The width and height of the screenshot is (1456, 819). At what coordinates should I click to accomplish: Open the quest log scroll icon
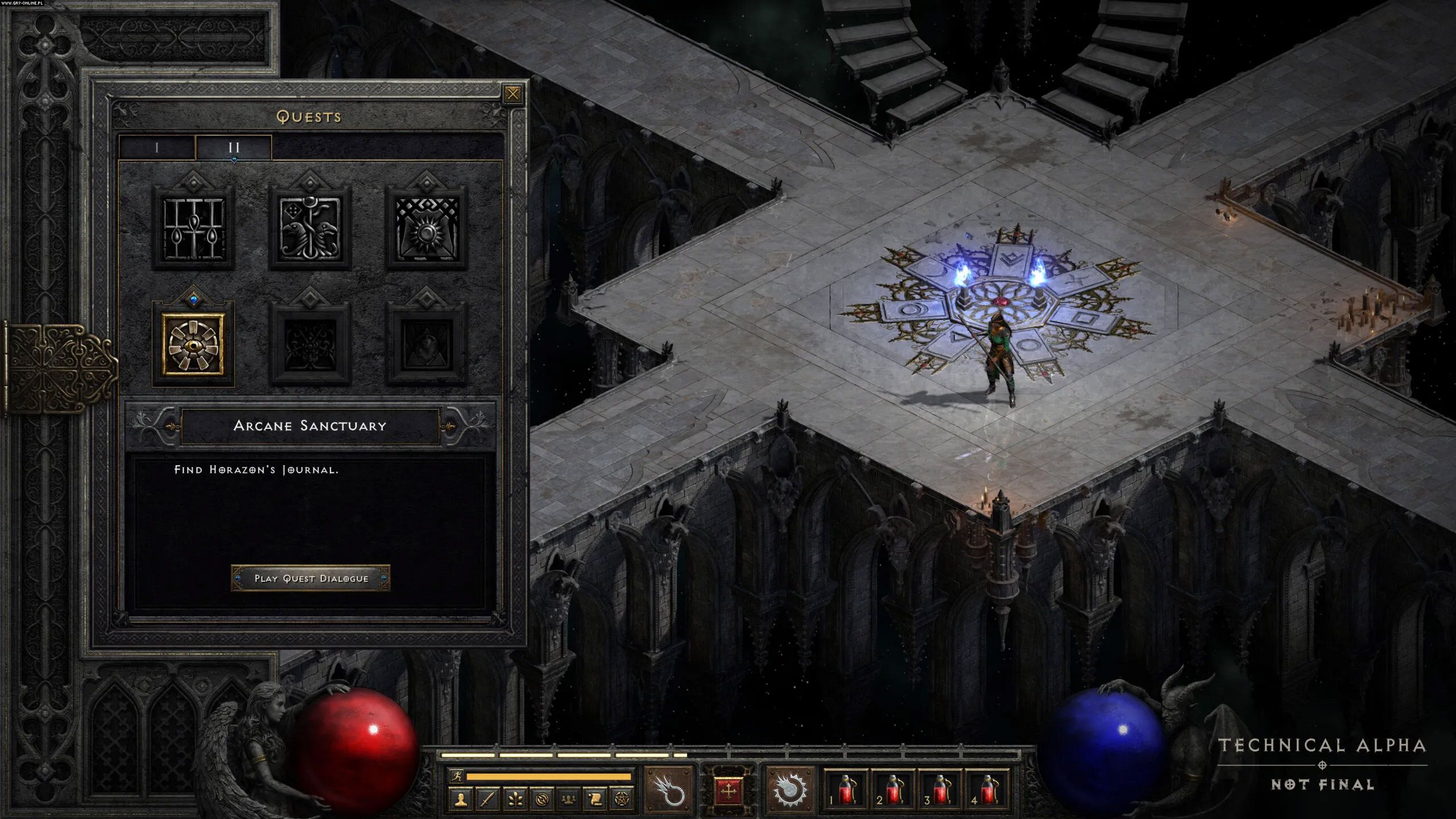click(x=595, y=800)
